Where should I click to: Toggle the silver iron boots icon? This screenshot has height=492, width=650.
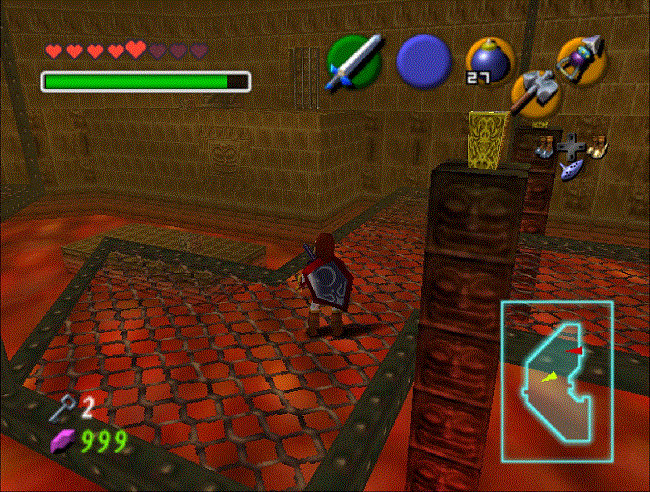[x=544, y=148]
